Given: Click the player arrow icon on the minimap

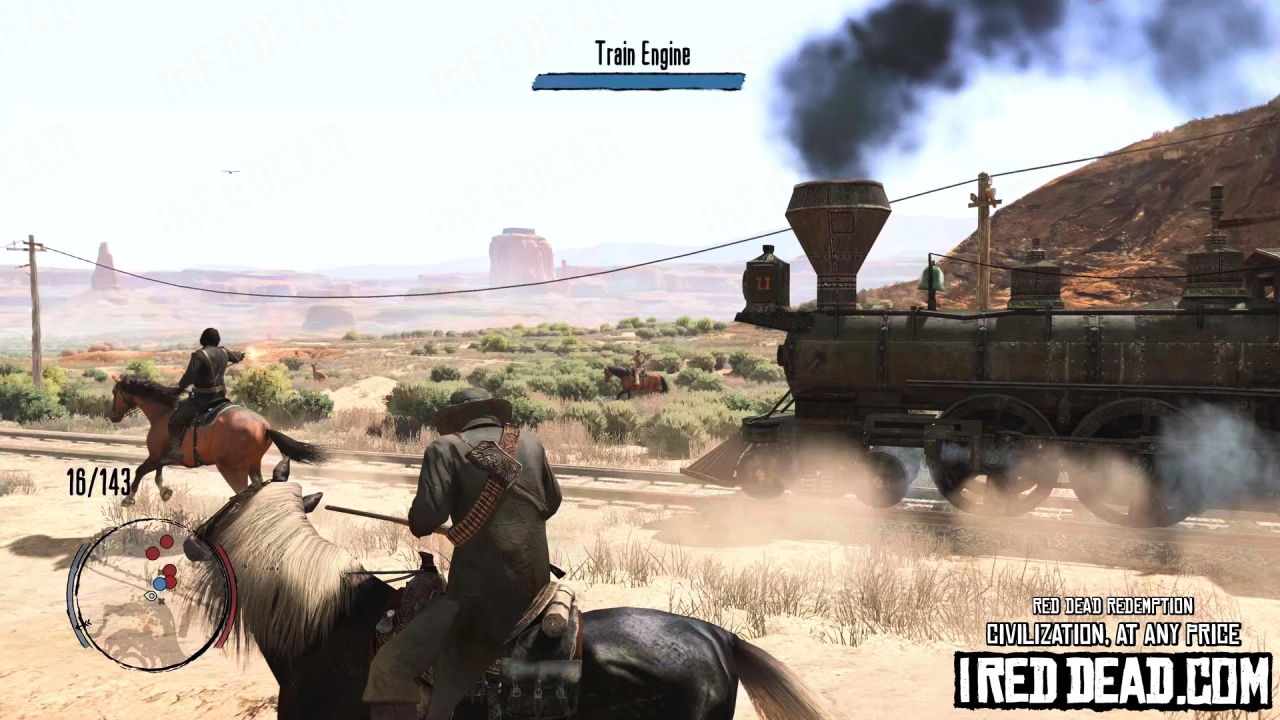Looking at the screenshot, I should (x=150, y=596).
